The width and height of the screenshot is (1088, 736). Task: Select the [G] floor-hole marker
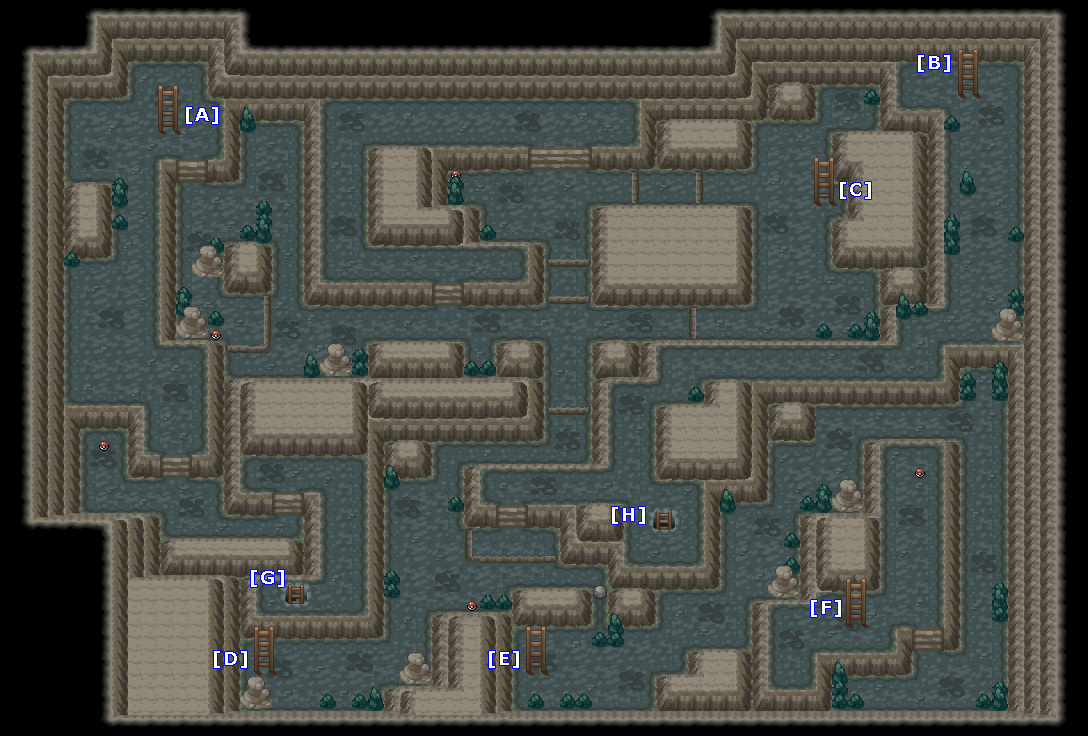tap(267, 578)
